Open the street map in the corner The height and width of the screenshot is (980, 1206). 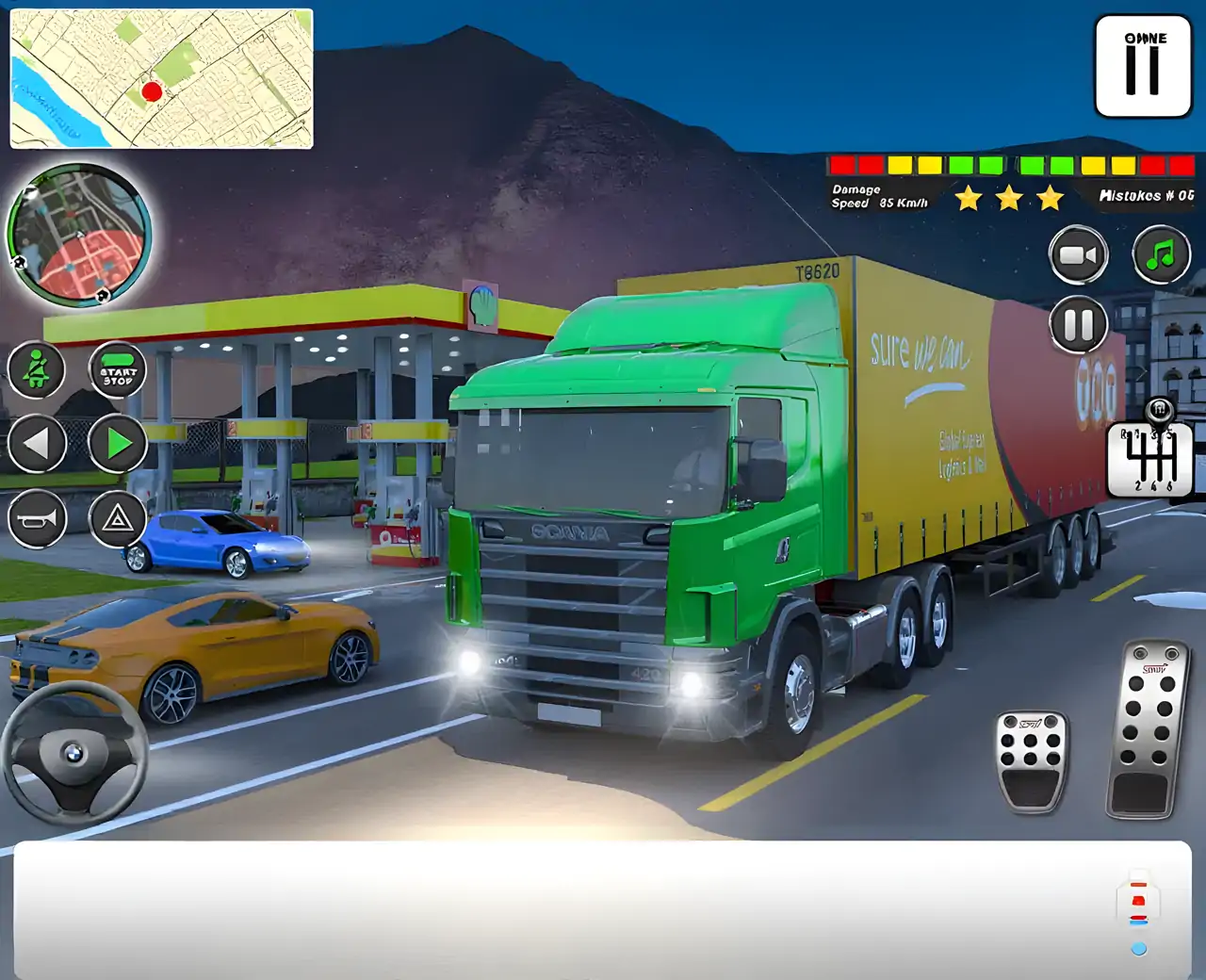coord(161,78)
